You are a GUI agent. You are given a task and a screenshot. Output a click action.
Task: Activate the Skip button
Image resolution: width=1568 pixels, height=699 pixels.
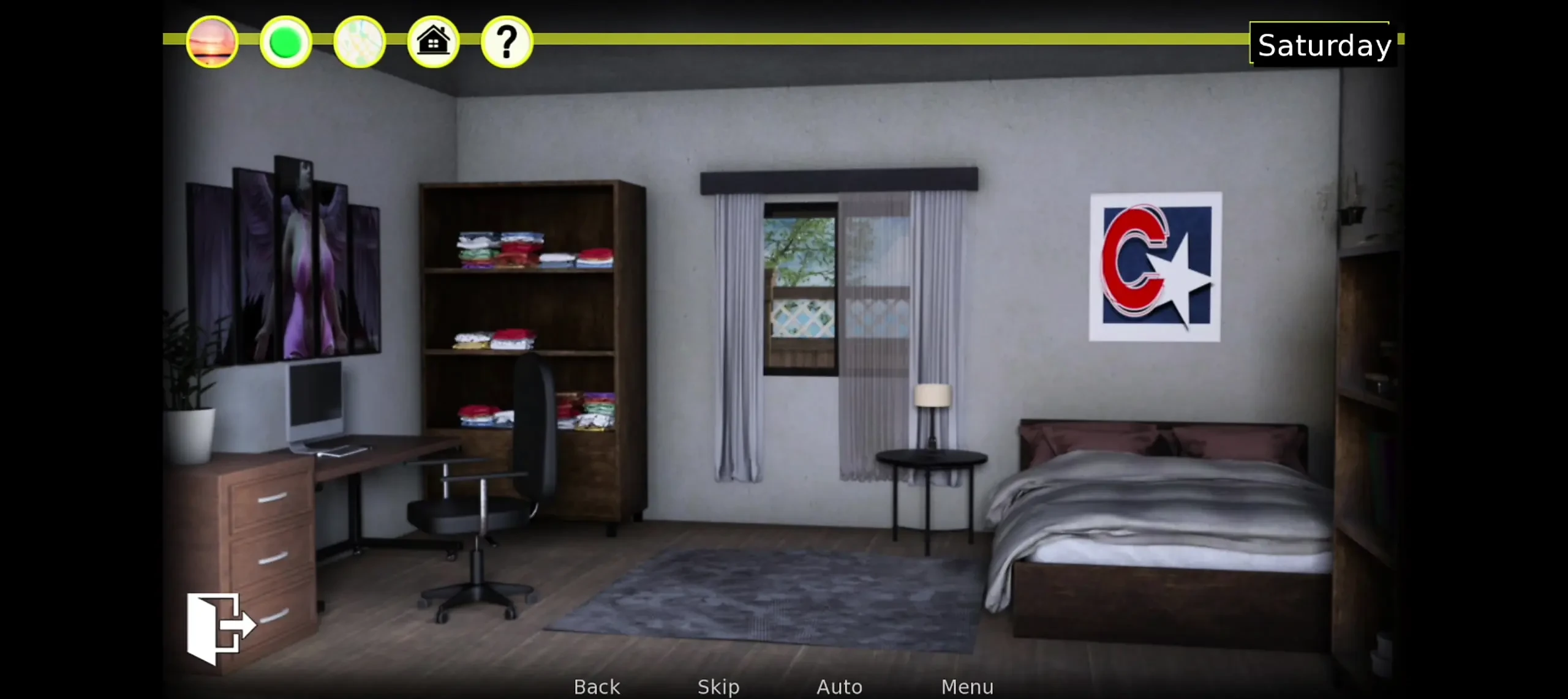(x=718, y=687)
